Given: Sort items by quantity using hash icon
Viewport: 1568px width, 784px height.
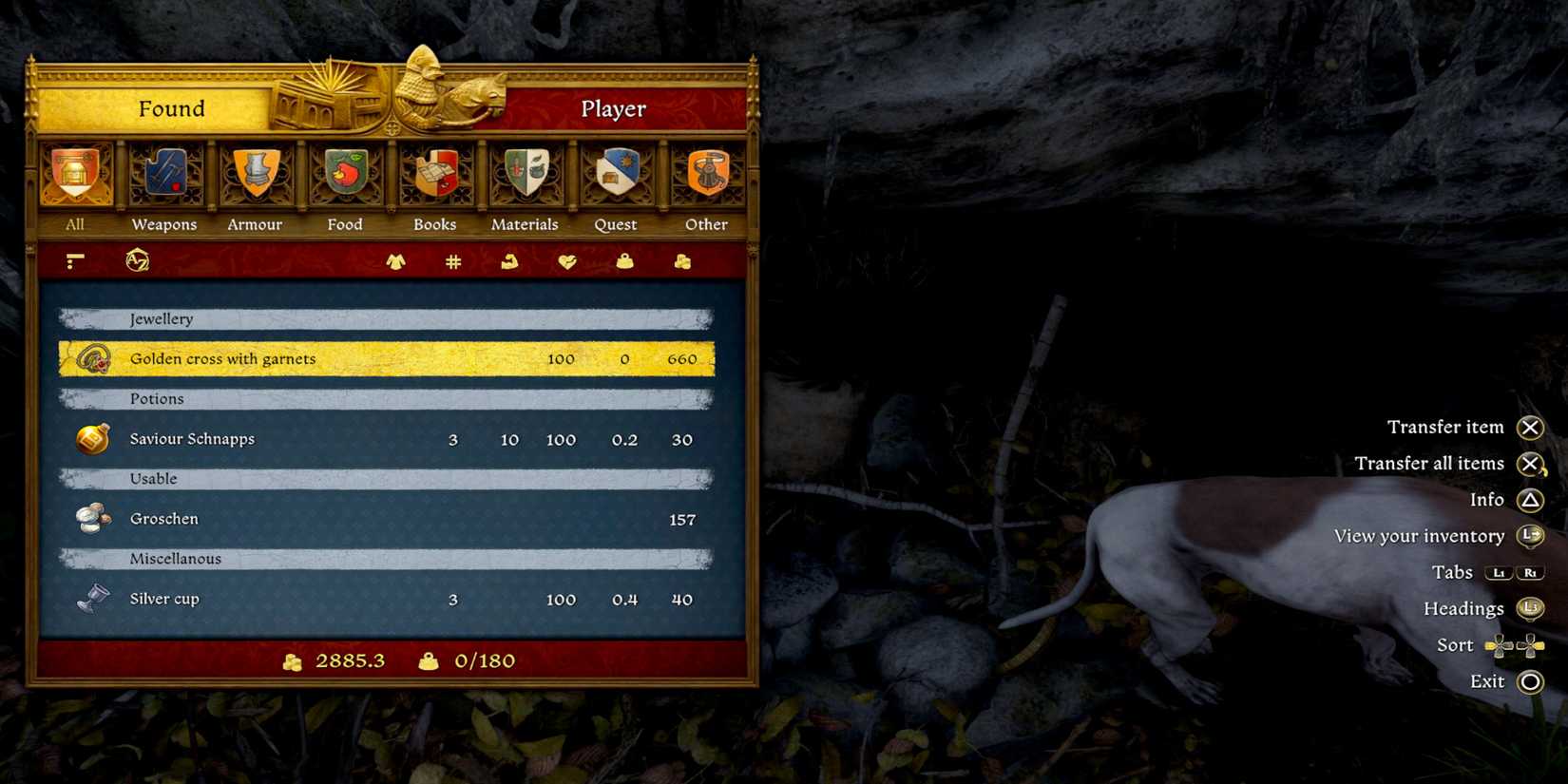Looking at the screenshot, I should click(x=451, y=261).
